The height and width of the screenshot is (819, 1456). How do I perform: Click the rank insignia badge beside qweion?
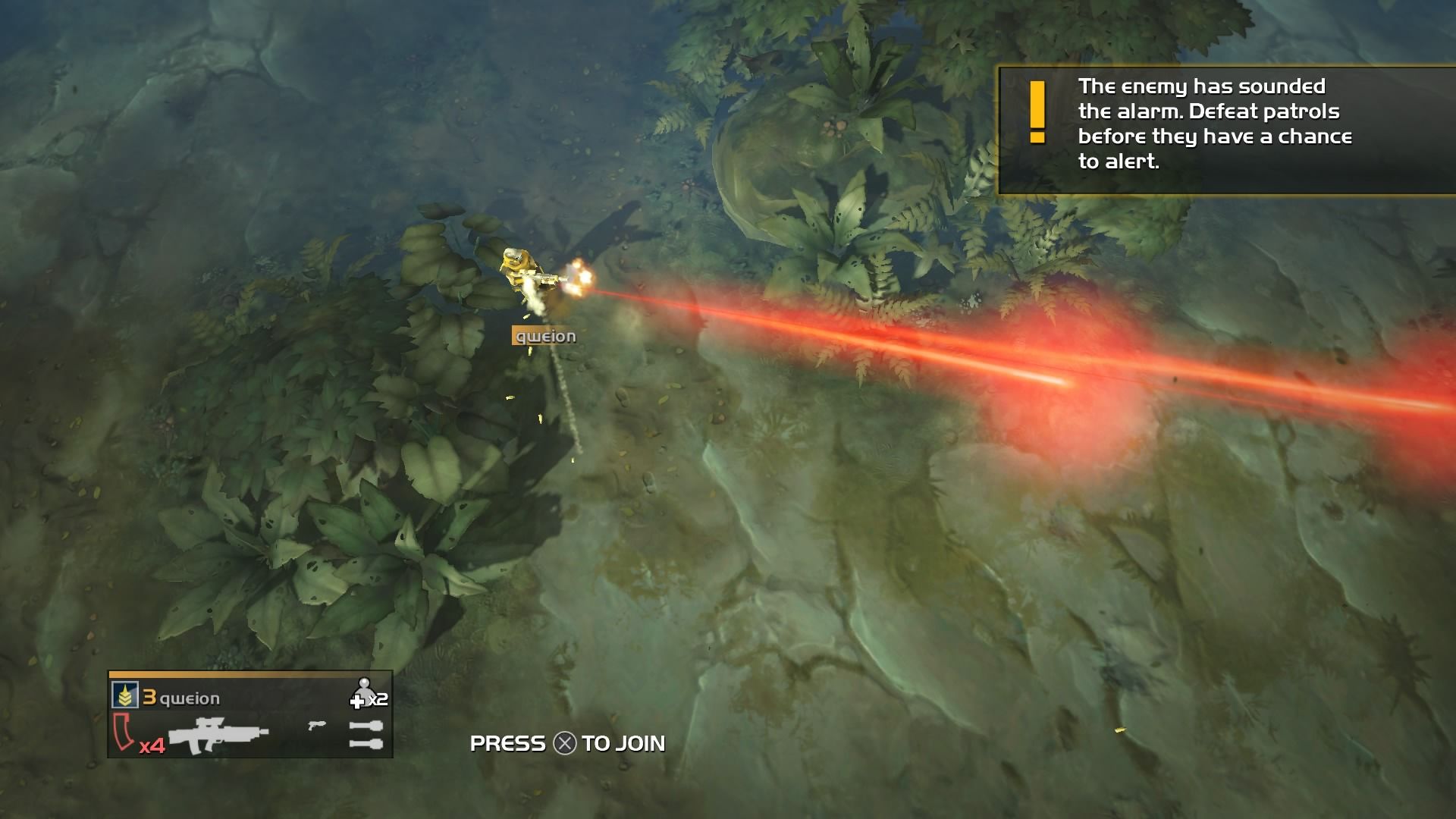124,695
